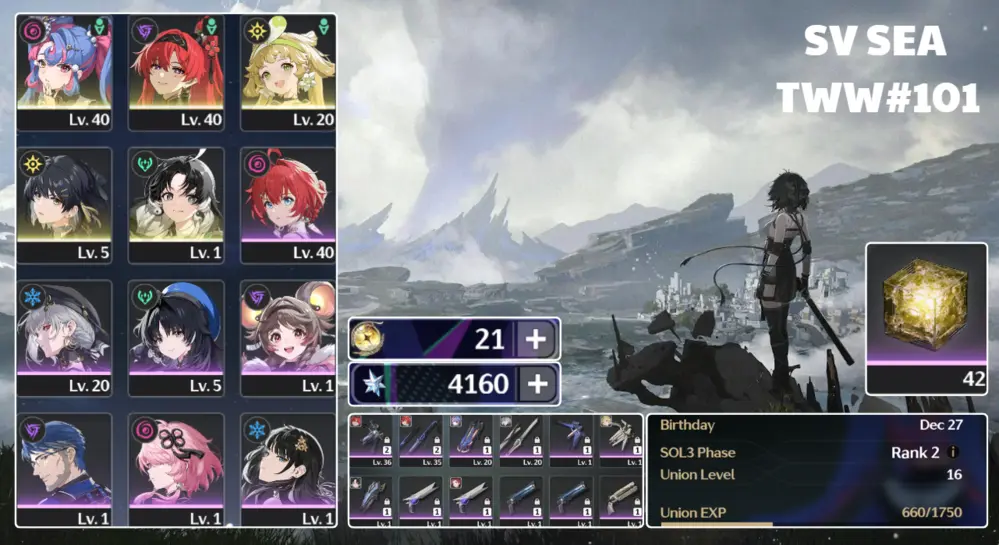Add more gold coin currency with plus button

coord(536,339)
